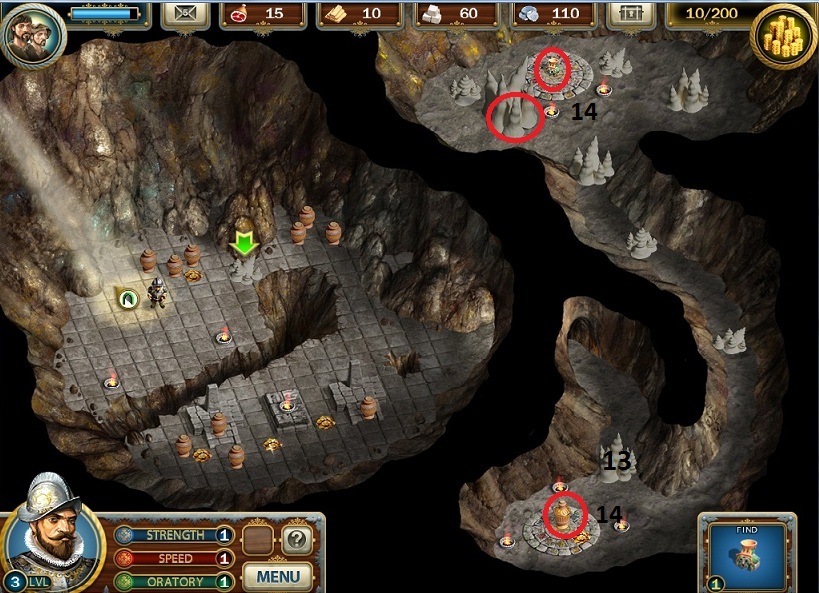Select the Oratory stat bar
This screenshot has width=819, height=593.
(x=173, y=581)
